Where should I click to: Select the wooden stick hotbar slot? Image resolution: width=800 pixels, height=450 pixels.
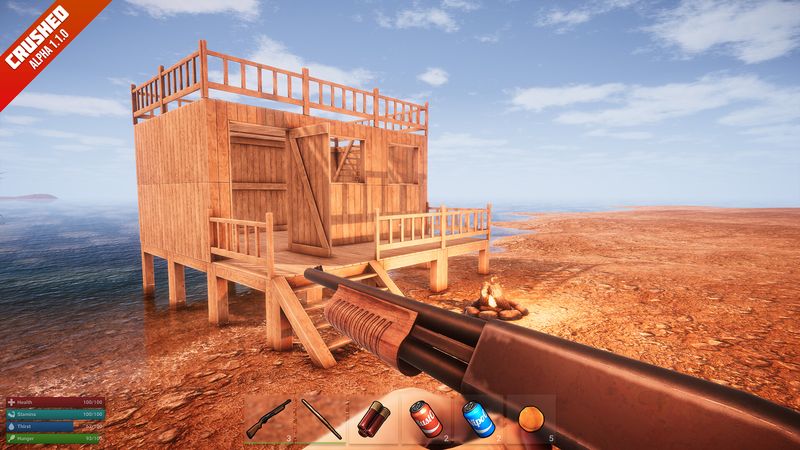coord(322,417)
